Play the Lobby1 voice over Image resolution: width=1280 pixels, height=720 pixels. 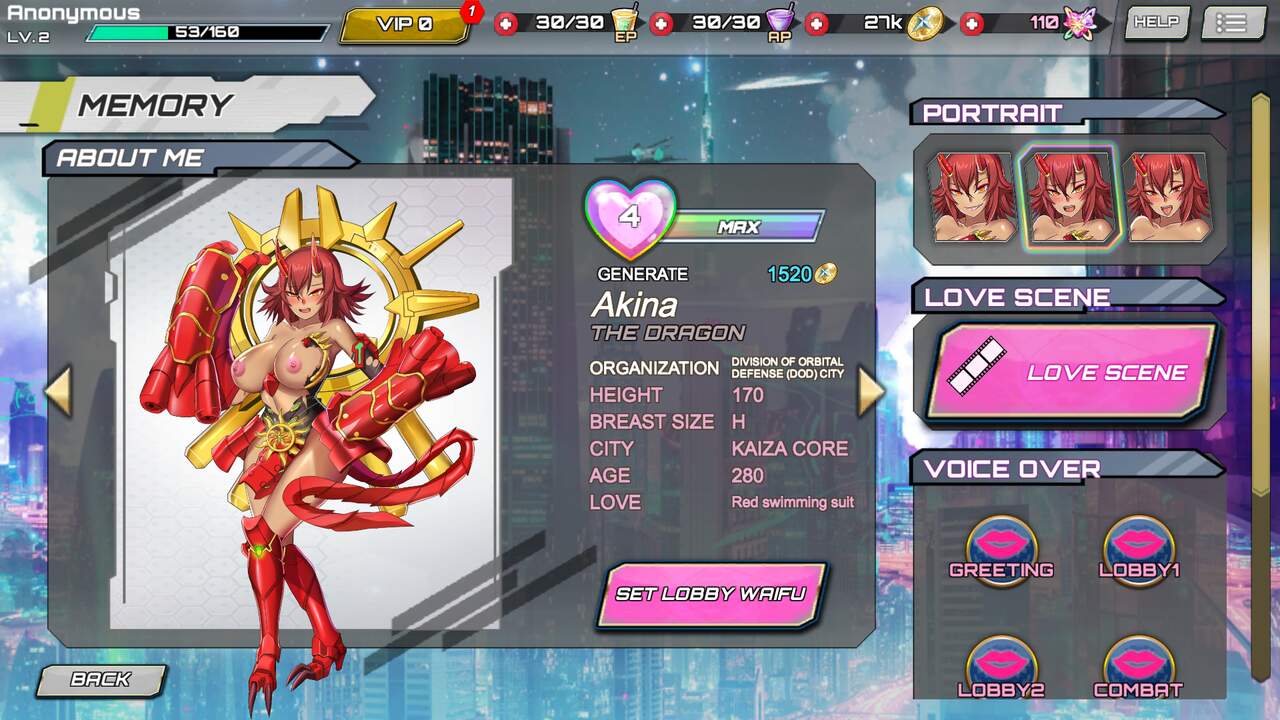click(1138, 552)
